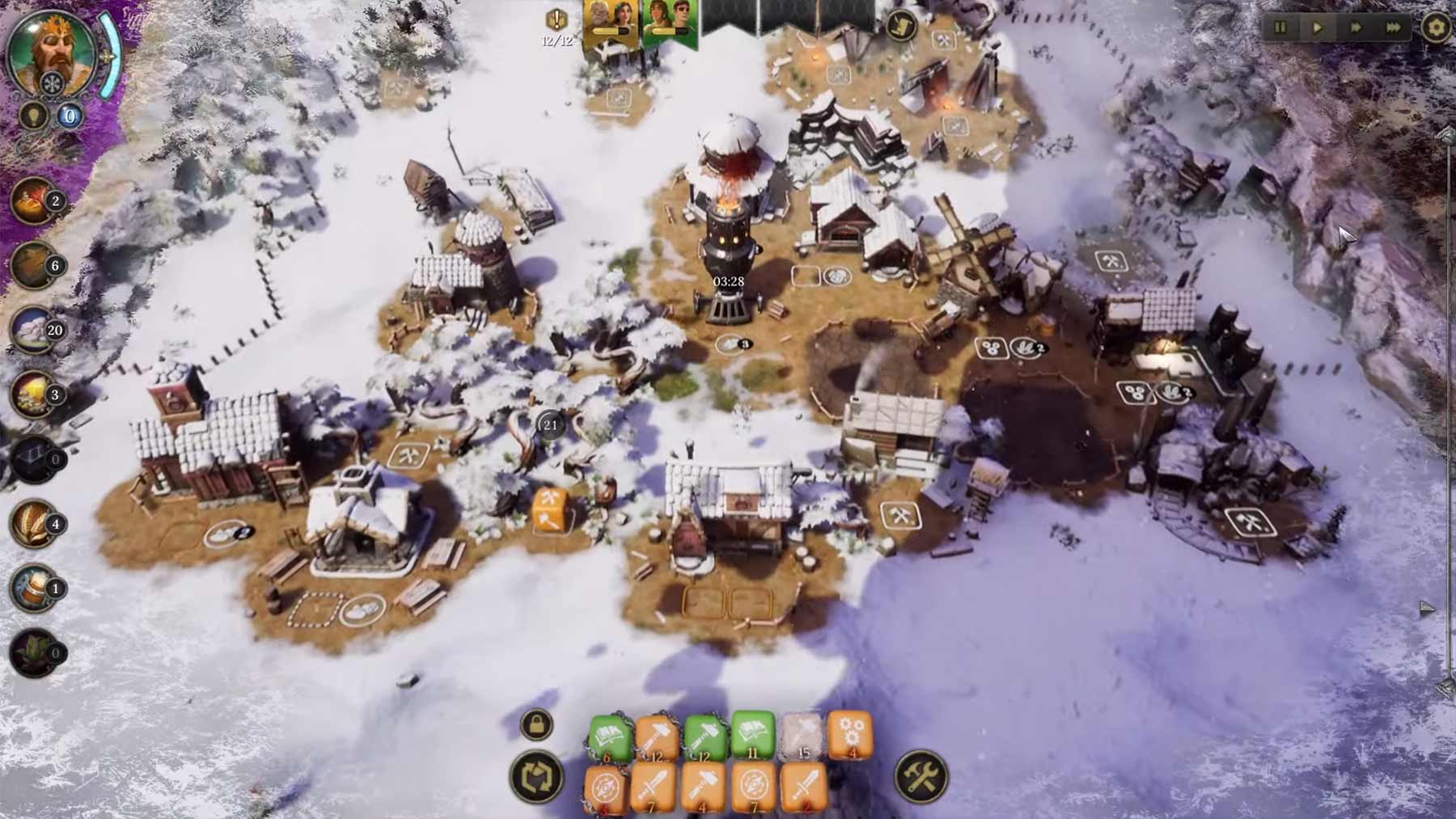Click the lightbulb icon under the portrait

[34, 116]
